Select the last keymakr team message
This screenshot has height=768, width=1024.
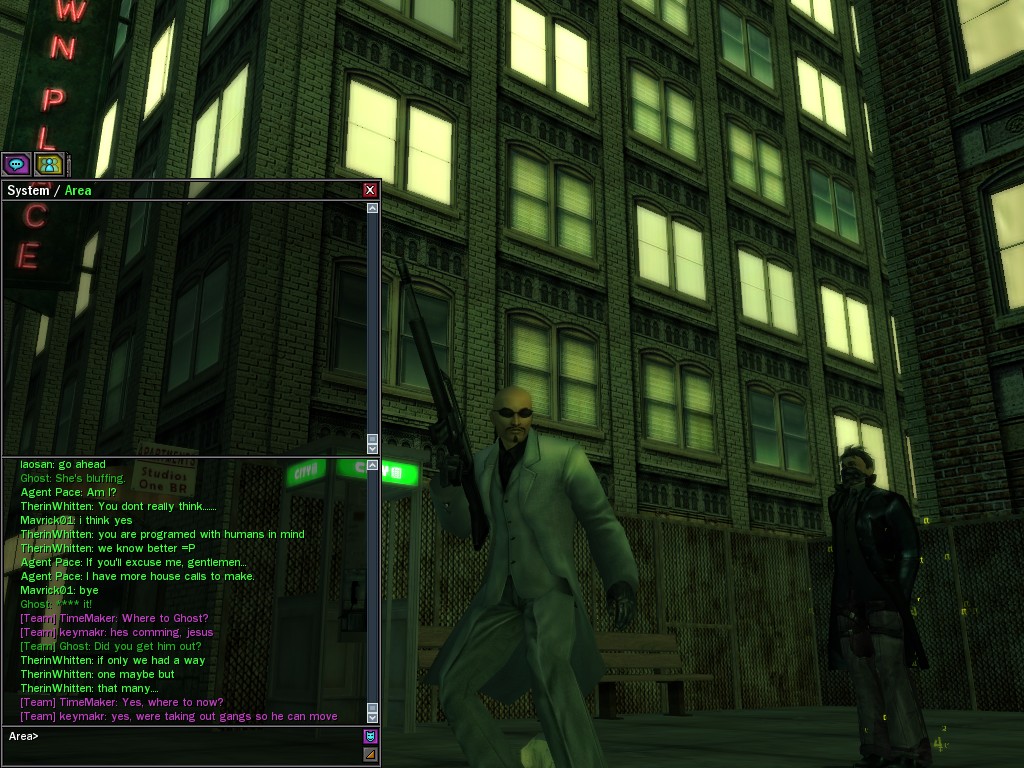pos(179,716)
